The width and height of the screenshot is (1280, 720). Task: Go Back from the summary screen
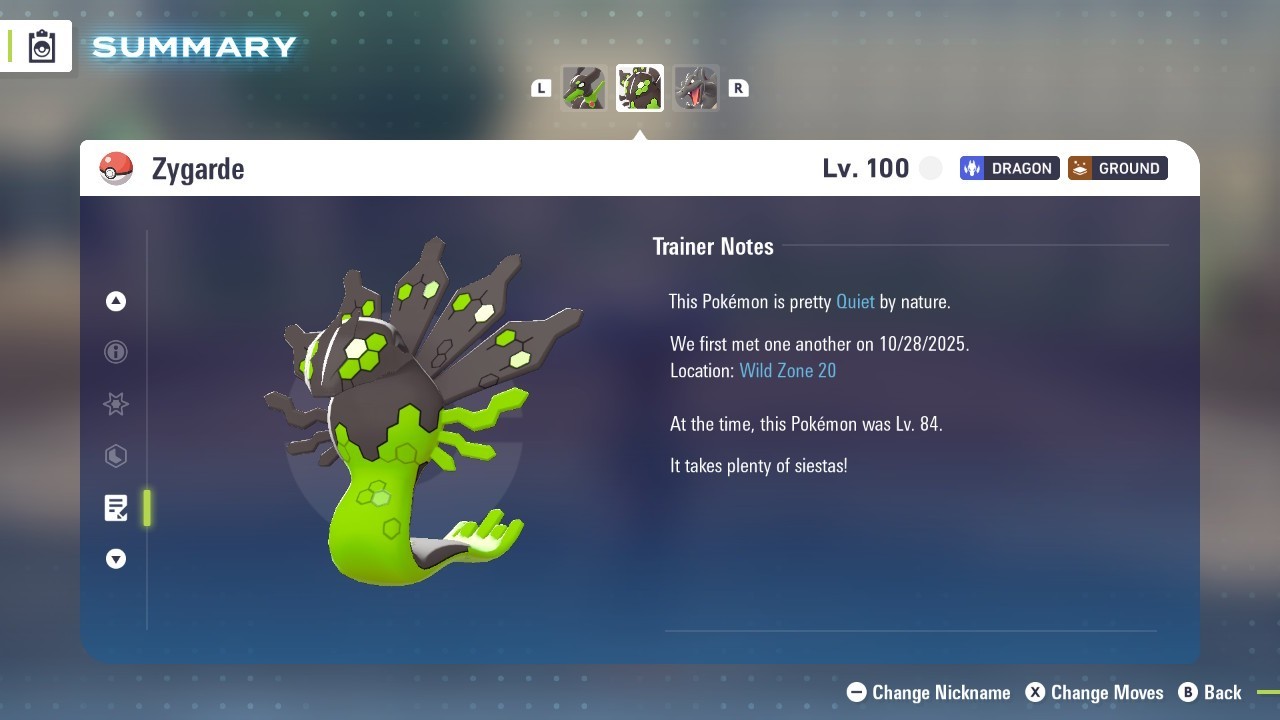pos(1211,692)
